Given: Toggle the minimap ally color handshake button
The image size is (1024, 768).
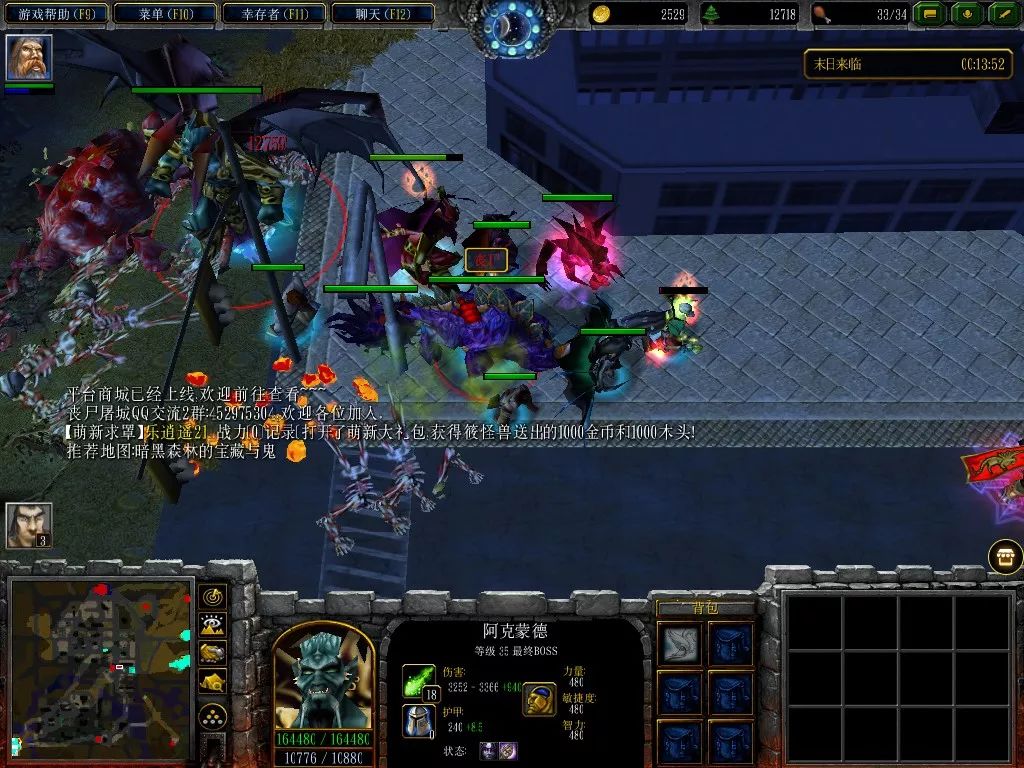Looking at the screenshot, I should tap(213, 654).
